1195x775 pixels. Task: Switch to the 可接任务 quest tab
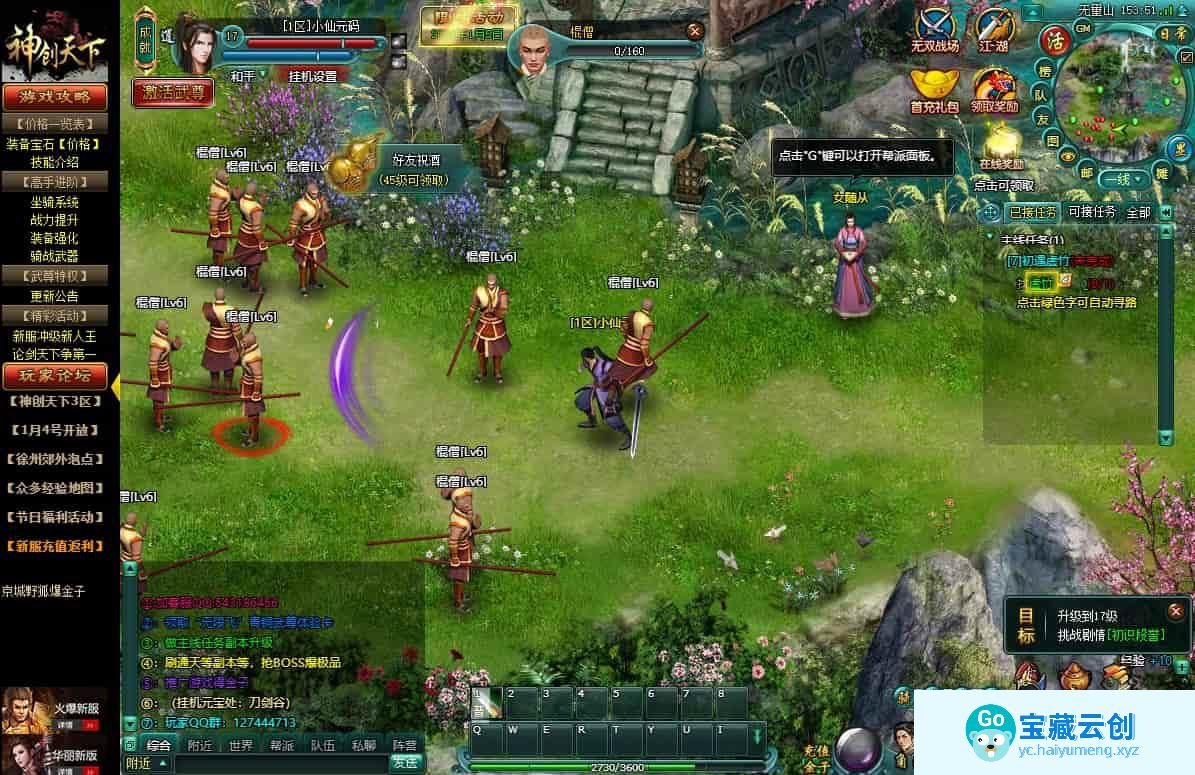(x=1092, y=212)
